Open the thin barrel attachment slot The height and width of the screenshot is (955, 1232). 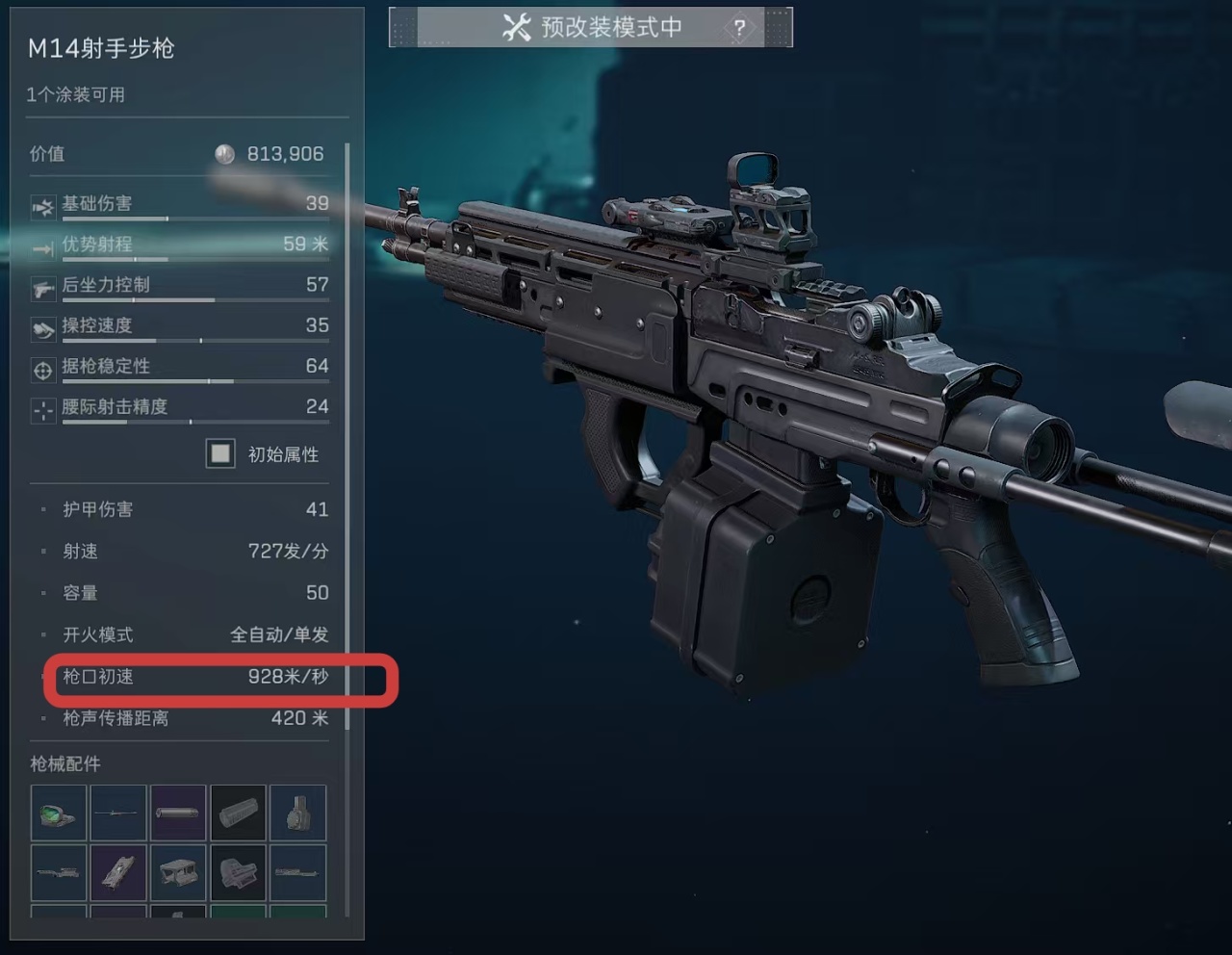pyautogui.click(x=118, y=813)
